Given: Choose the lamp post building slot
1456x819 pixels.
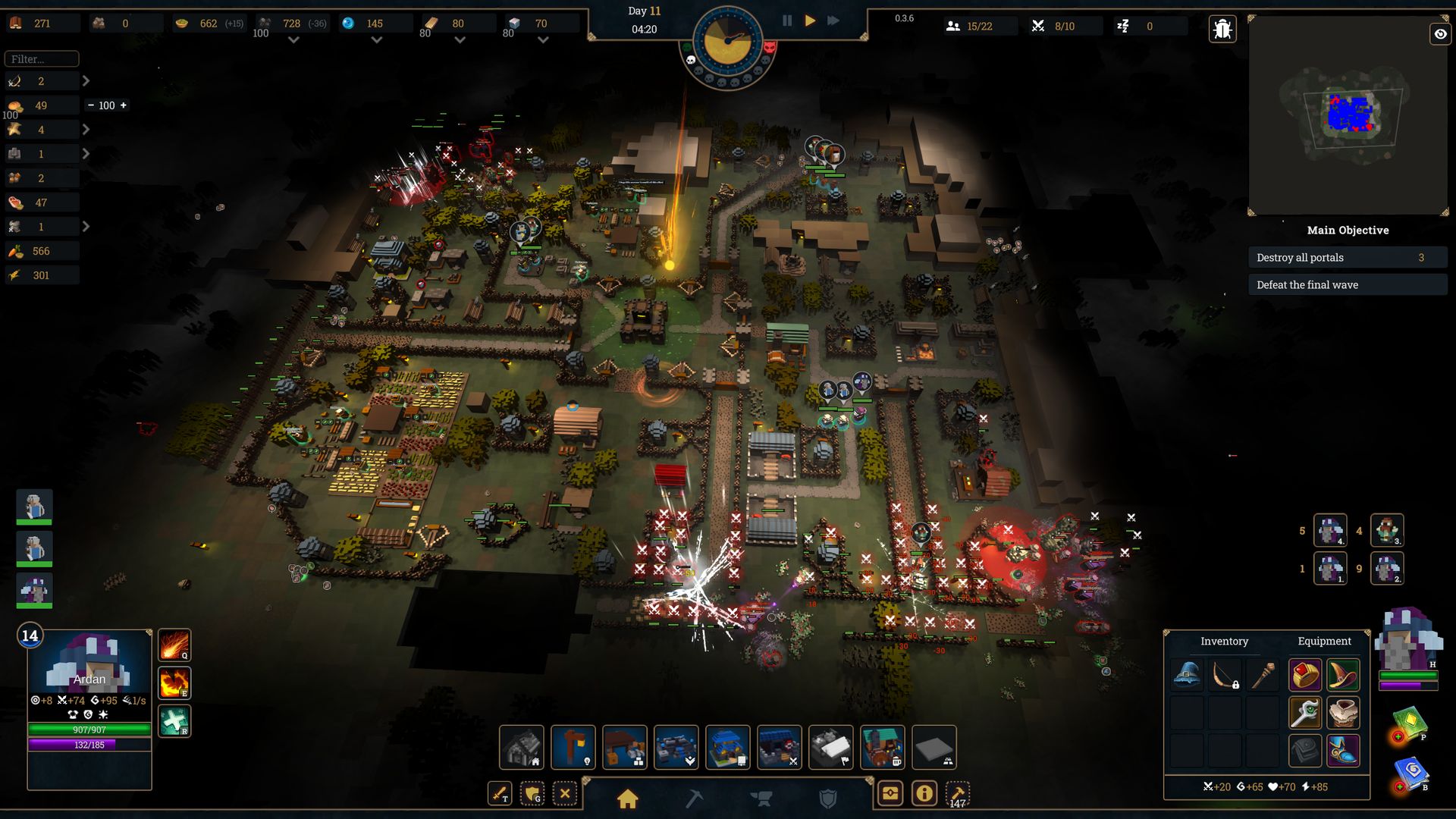Looking at the screenshot, I should pyautogui.click(x=573, y=747).
